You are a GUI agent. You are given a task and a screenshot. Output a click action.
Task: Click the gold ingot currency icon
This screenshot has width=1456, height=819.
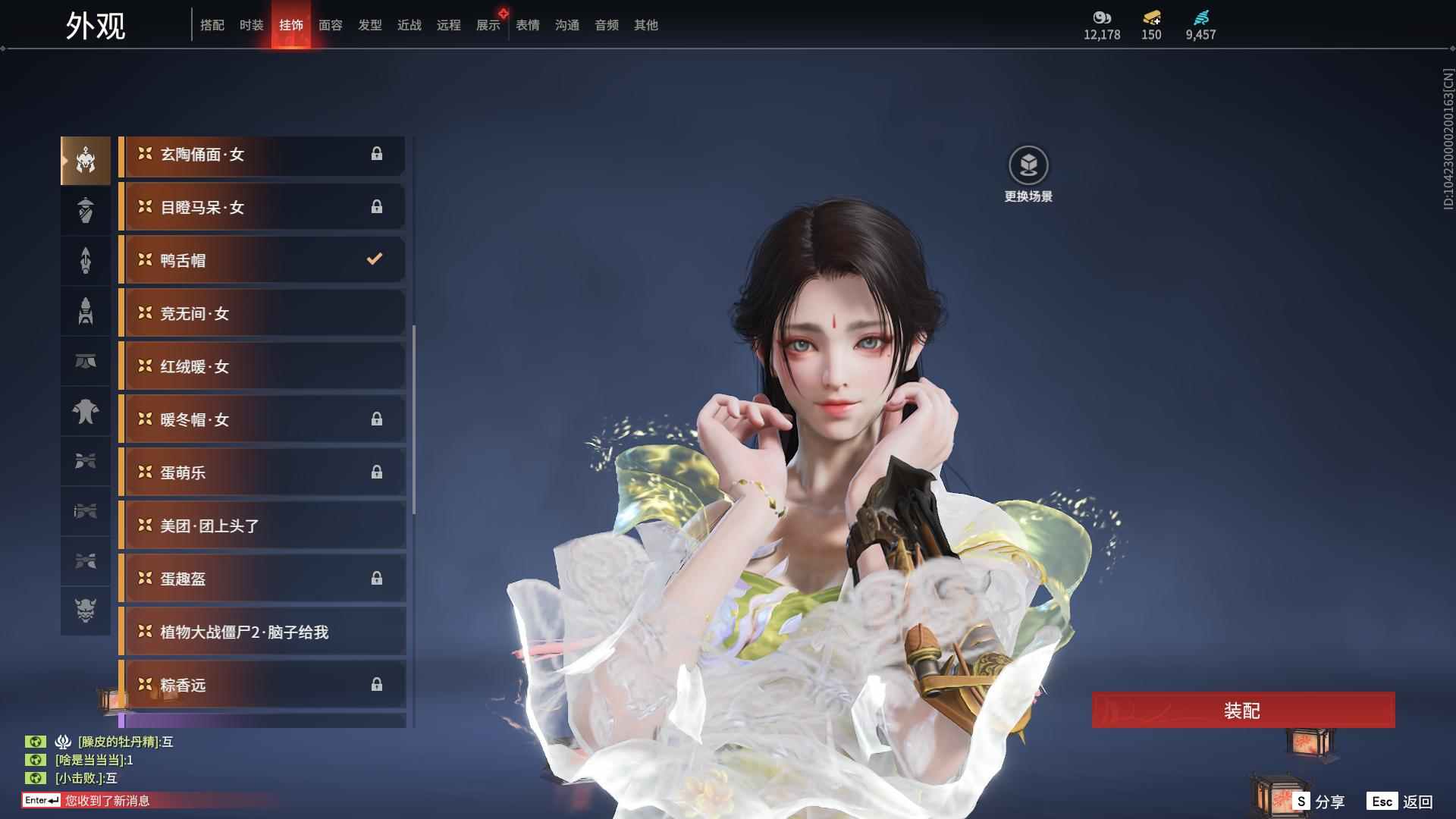pyautogui.click(x=1150, y=17)
